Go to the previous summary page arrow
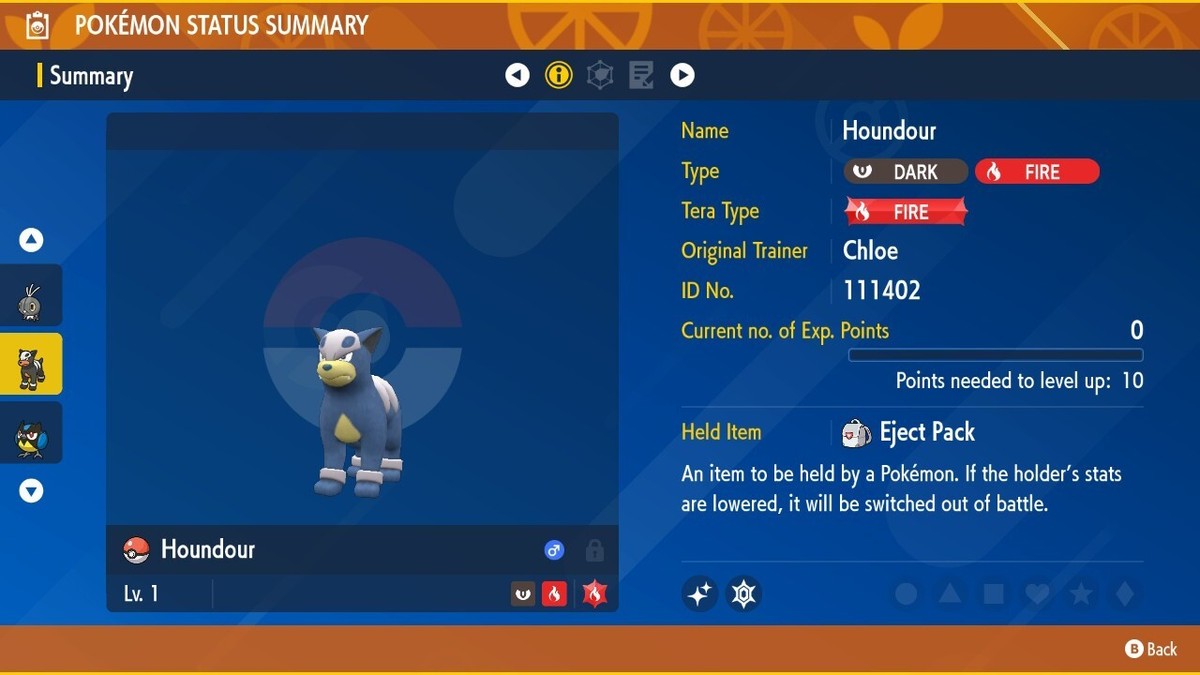The image size is (1200, 675). 517,75
